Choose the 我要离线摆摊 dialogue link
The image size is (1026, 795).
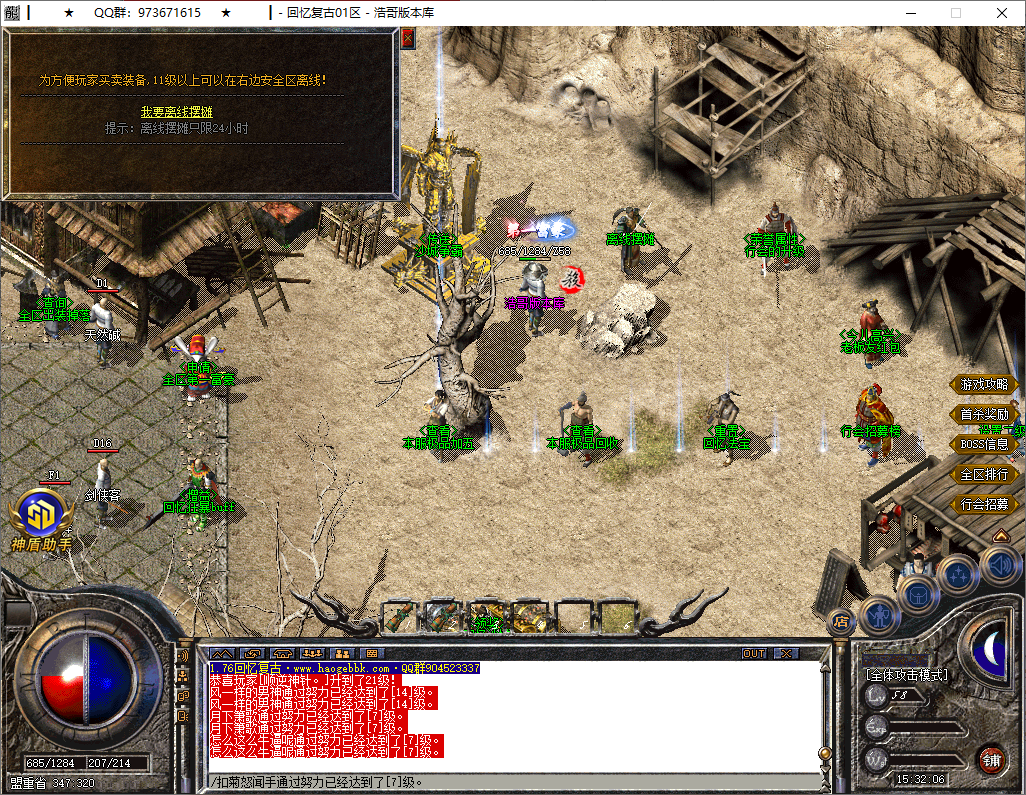click(176, 112)
